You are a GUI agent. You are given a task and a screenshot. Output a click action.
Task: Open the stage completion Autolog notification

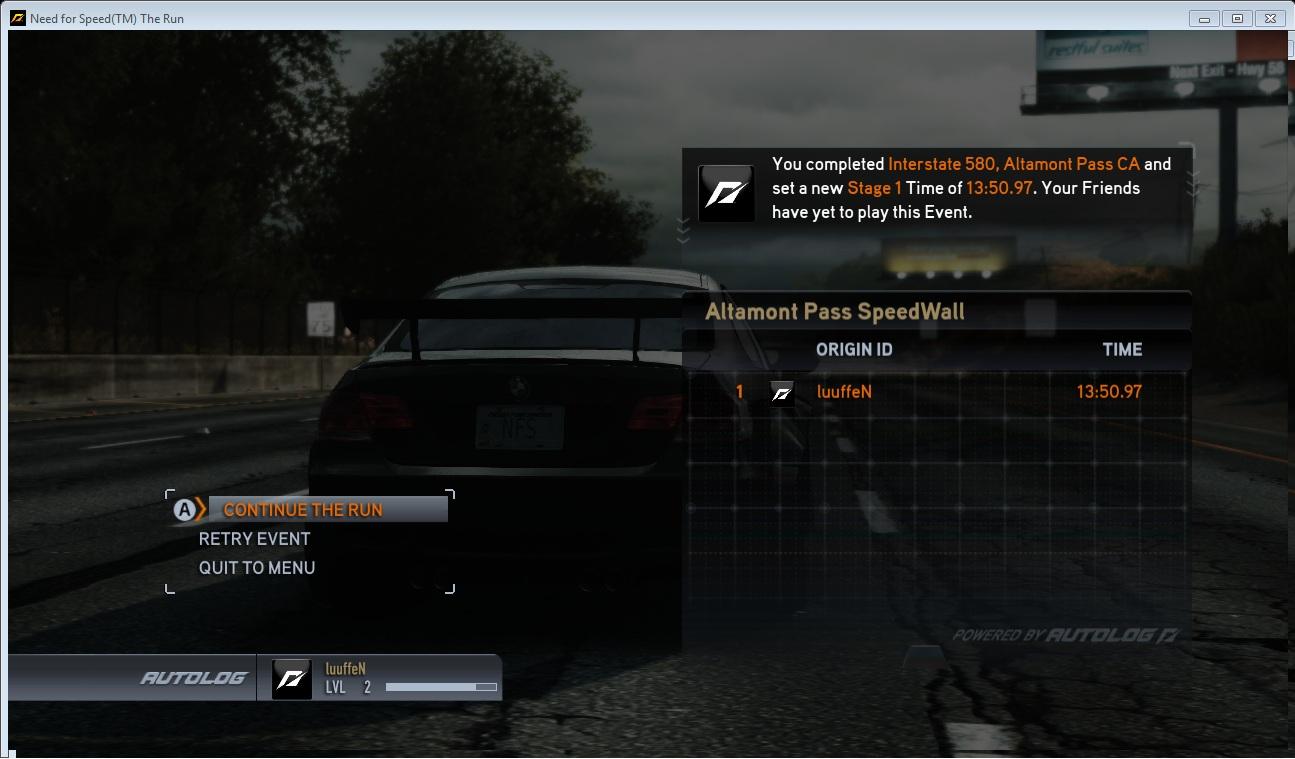936,188
